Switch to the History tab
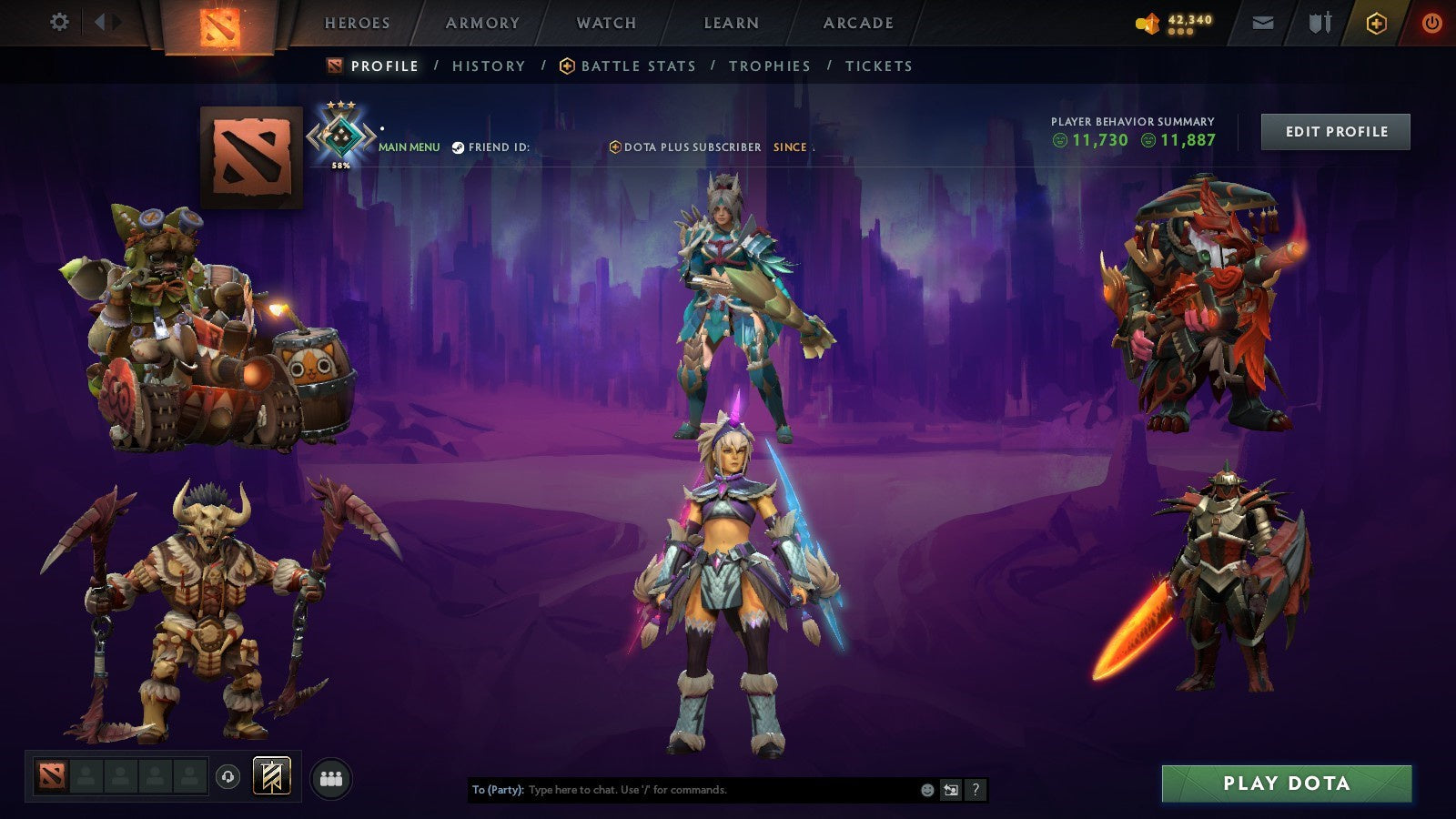The width and height of the screenshot is (1456, 819). (488, 66)
